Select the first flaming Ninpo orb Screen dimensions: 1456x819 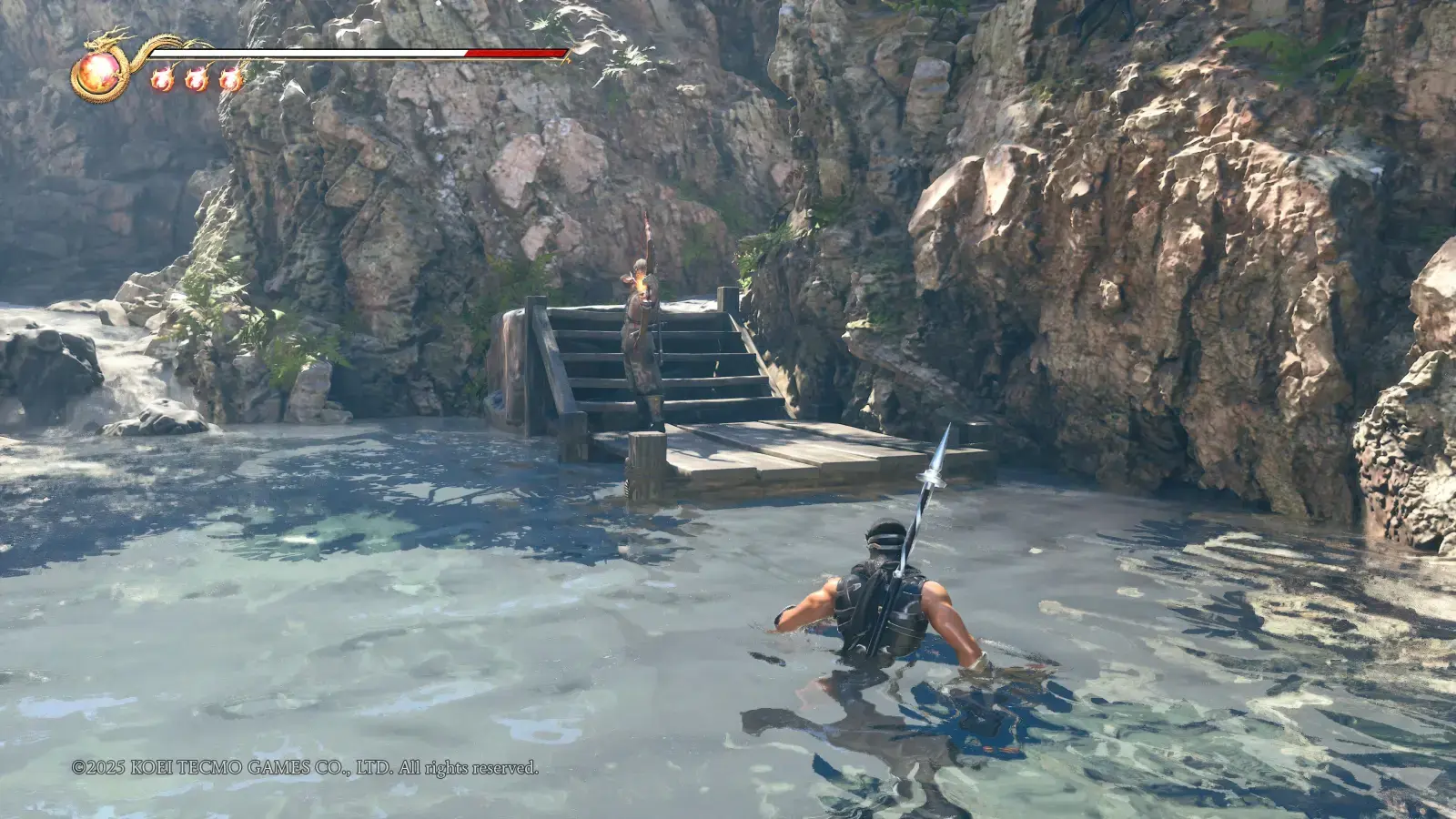point(162,78)
